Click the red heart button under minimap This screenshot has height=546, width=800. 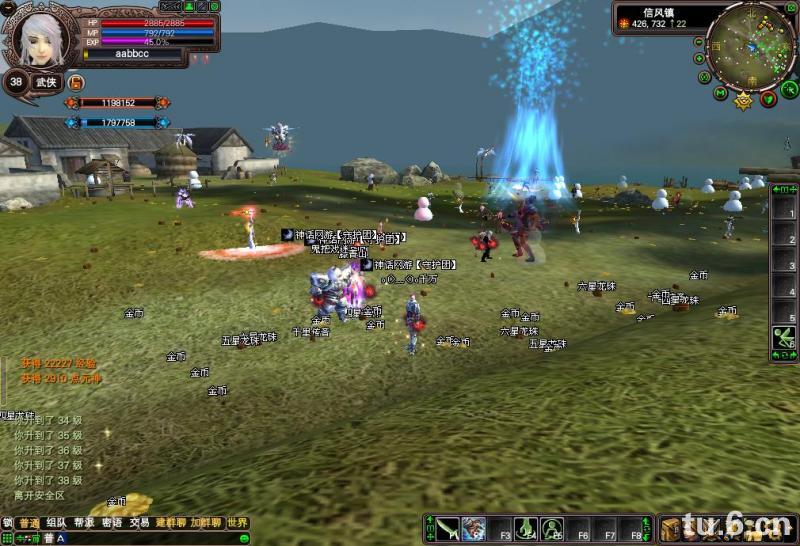click(x=768, y=98)
